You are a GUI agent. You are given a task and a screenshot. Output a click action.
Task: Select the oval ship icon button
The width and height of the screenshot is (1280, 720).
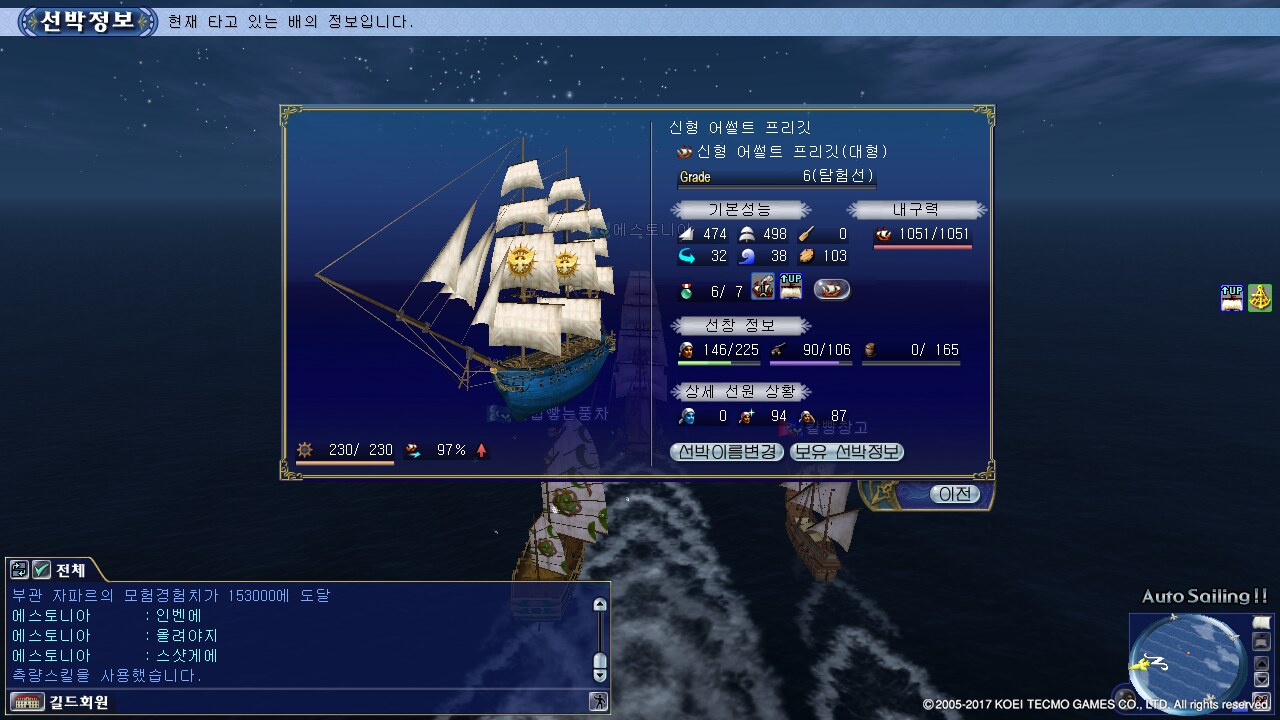coord(831,289)
